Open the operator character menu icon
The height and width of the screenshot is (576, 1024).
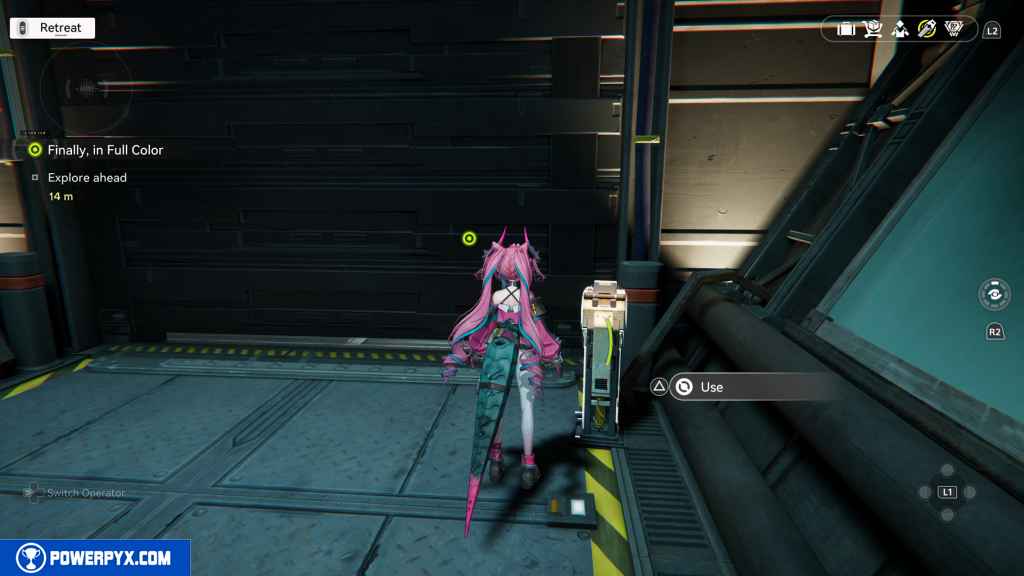click(900, 29)
